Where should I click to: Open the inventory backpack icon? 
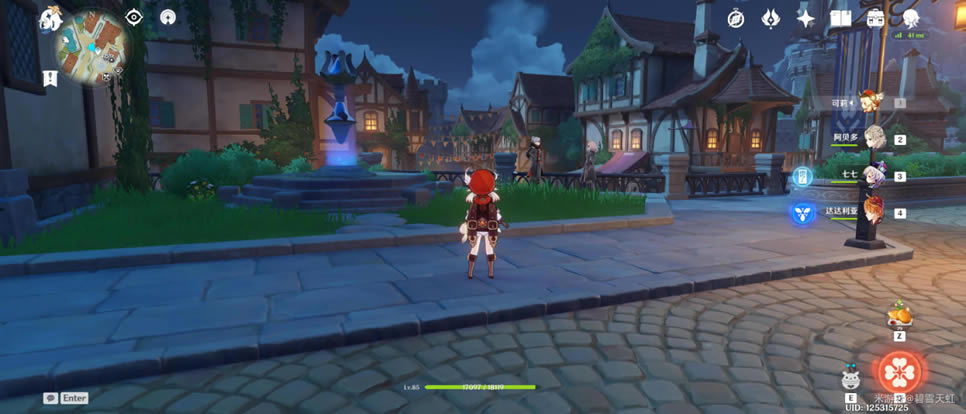pos(875,18)
